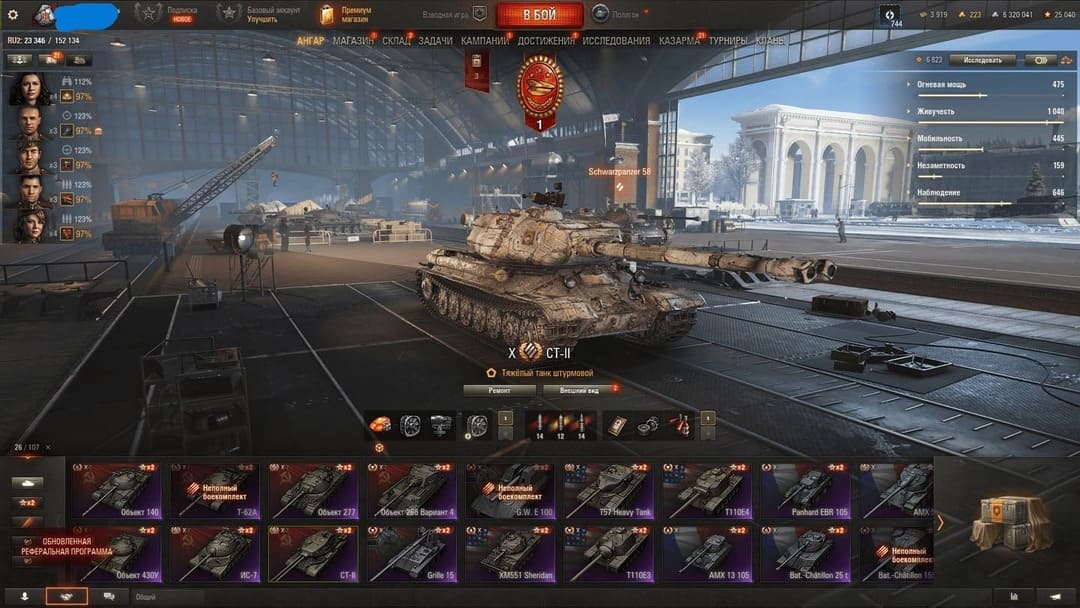
Task: Show the ДОСТИЖЕНИЯ tab
Action: tap(546, 41)
